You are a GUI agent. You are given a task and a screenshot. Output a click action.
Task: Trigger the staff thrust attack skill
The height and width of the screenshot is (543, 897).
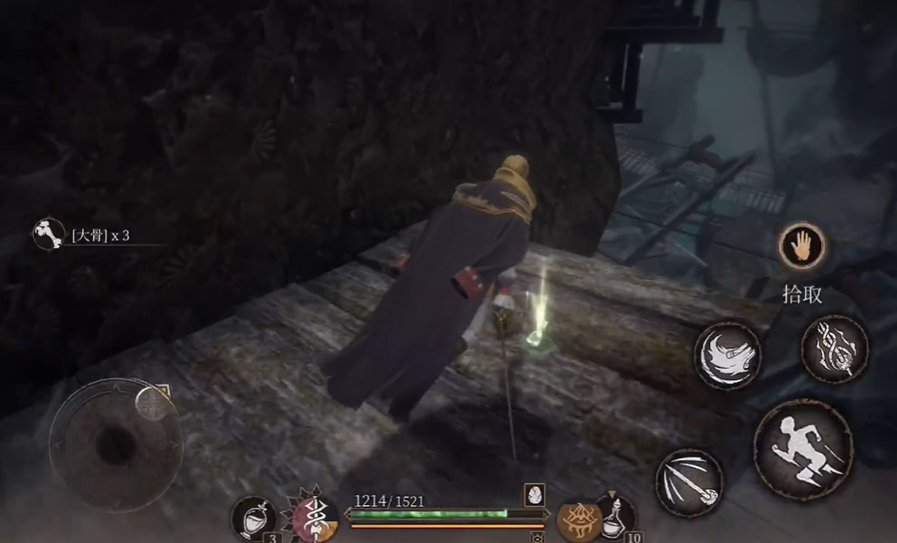[689, 482]
